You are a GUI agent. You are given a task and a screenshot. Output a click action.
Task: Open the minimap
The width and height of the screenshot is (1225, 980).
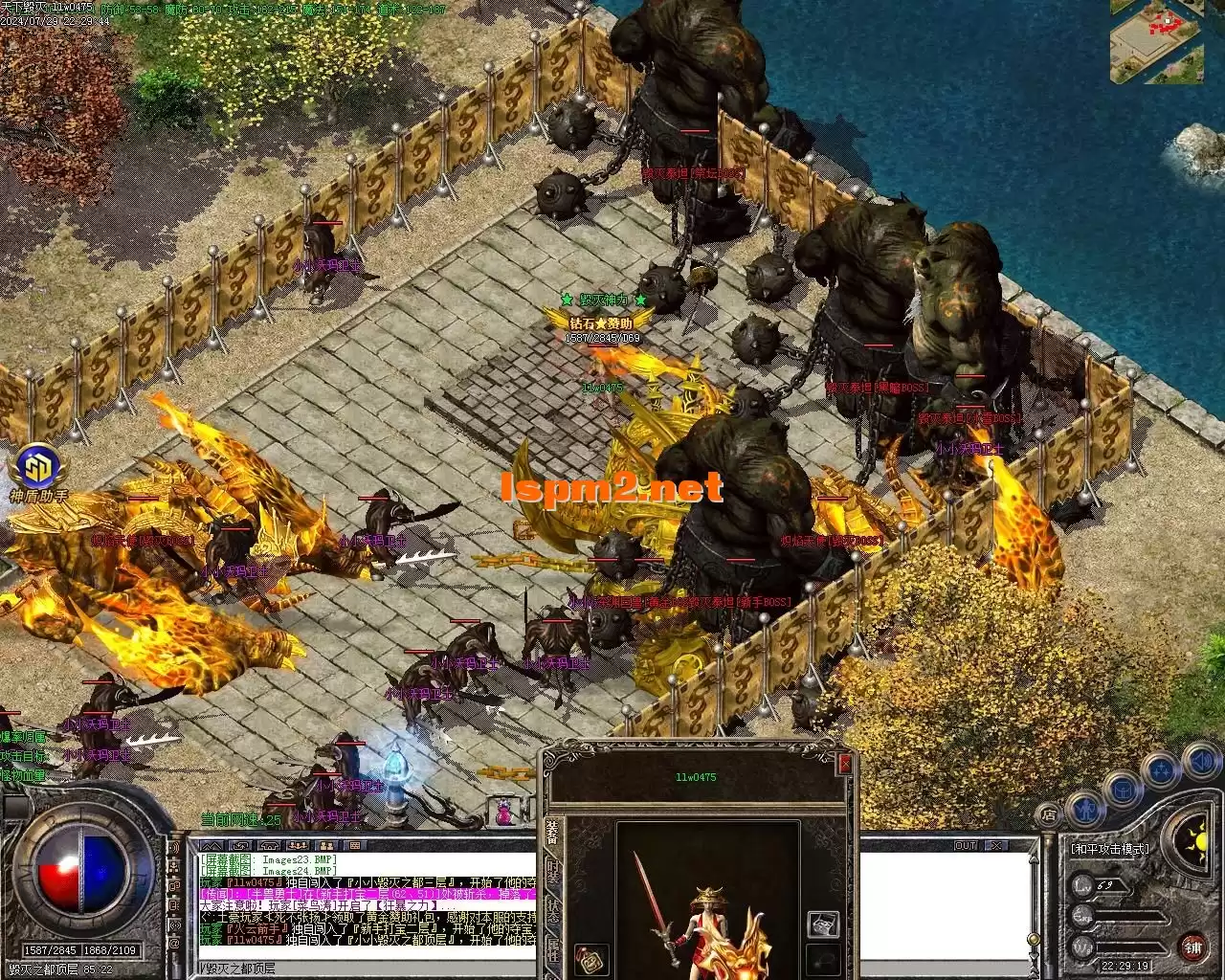pos(1156,41)
